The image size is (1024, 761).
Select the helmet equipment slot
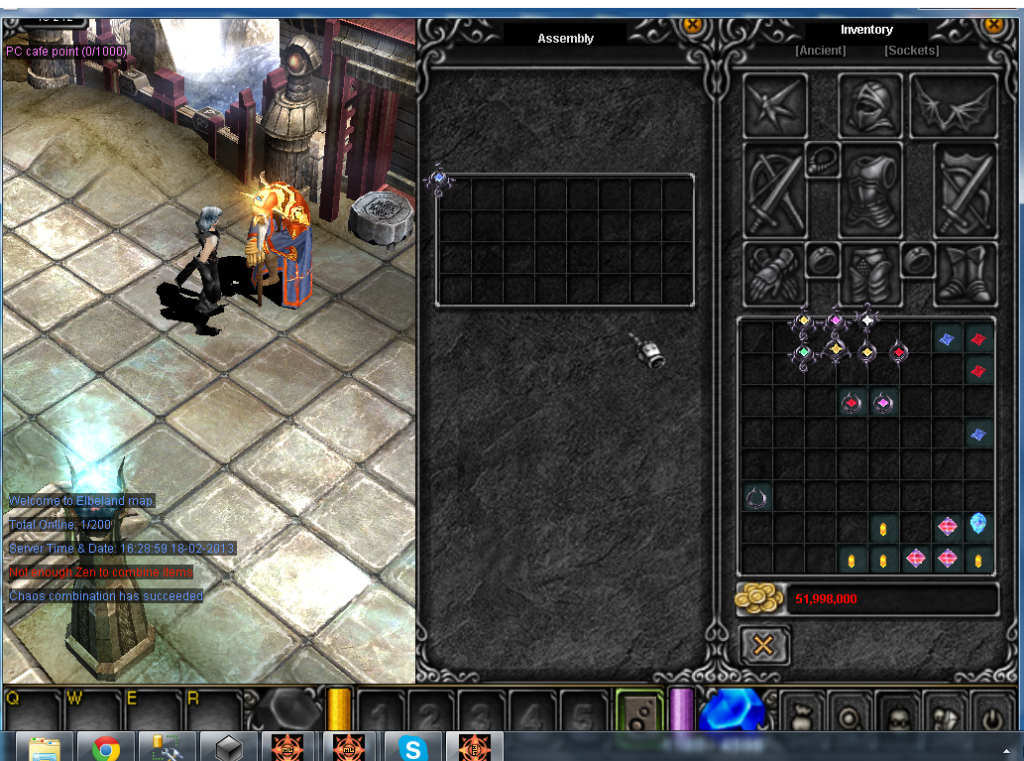(x=869, y=105)
